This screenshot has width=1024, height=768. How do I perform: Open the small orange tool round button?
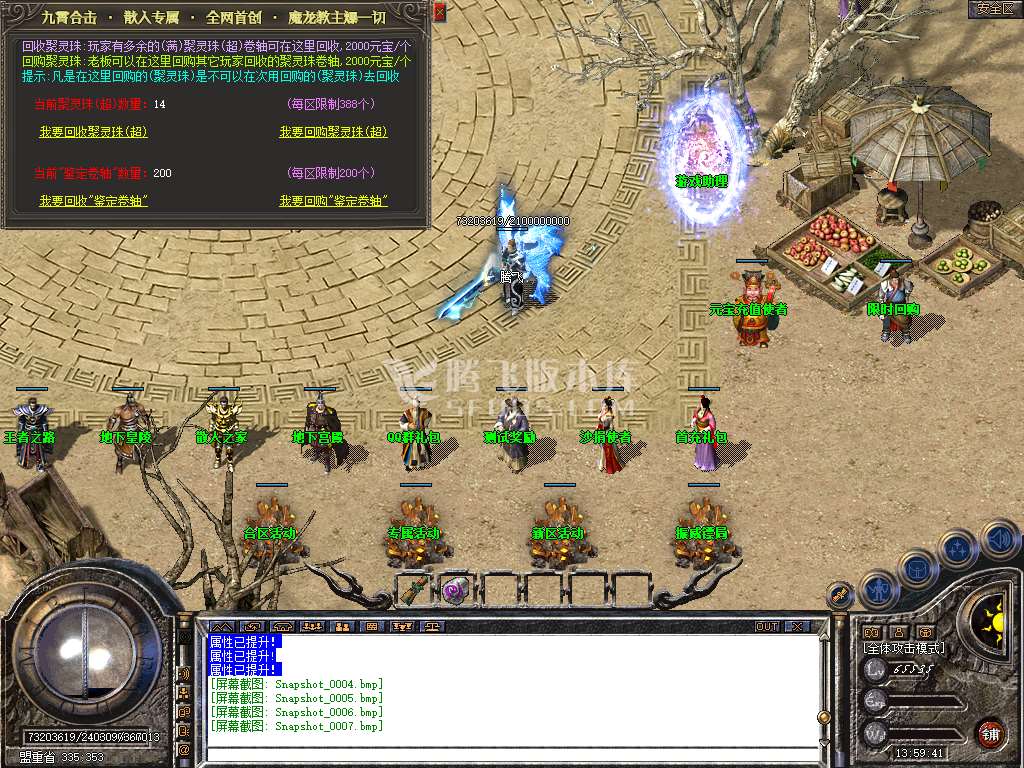click(841, 595)
